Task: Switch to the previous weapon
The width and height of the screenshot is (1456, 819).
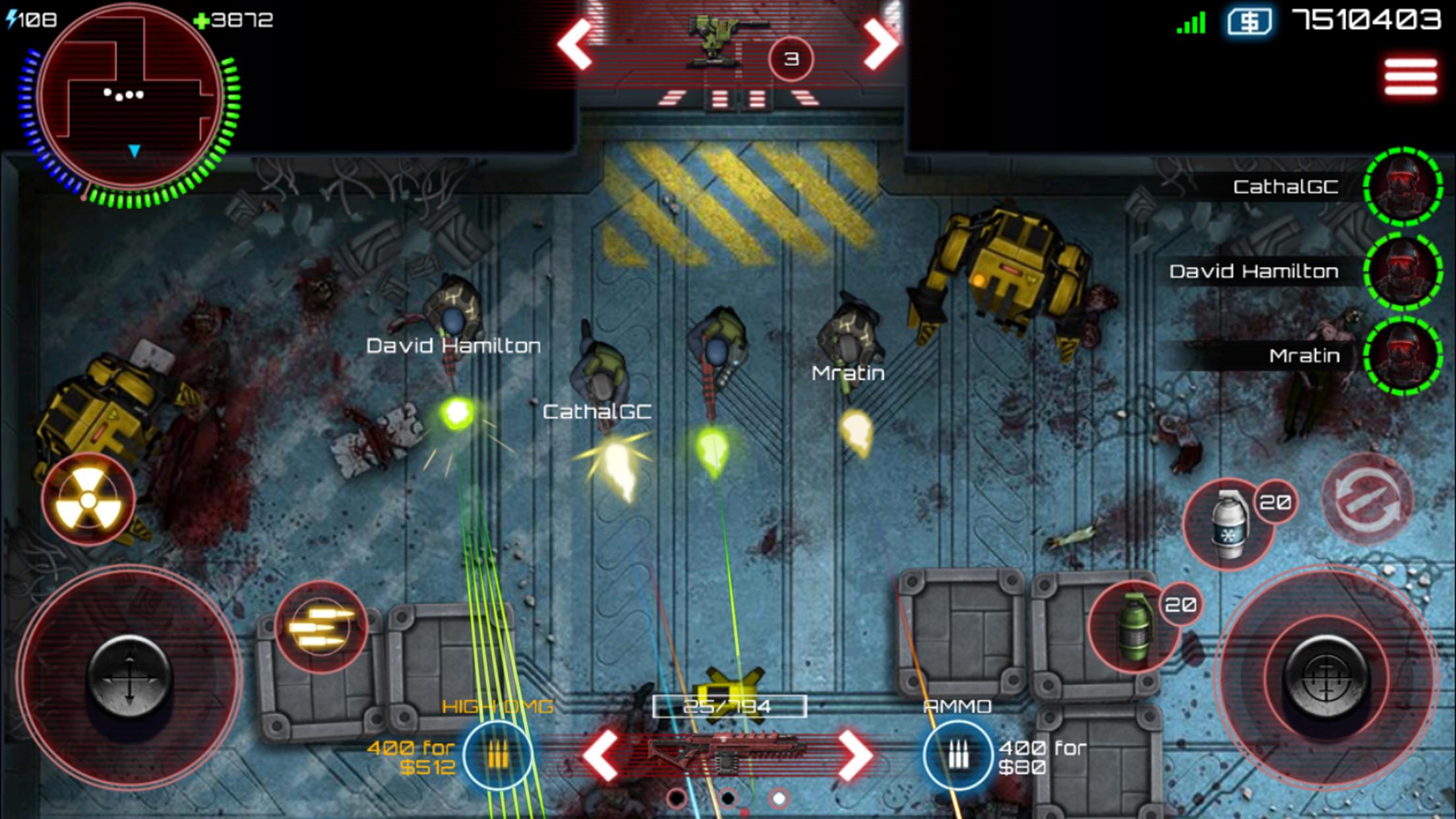Action: coord(600,755)
